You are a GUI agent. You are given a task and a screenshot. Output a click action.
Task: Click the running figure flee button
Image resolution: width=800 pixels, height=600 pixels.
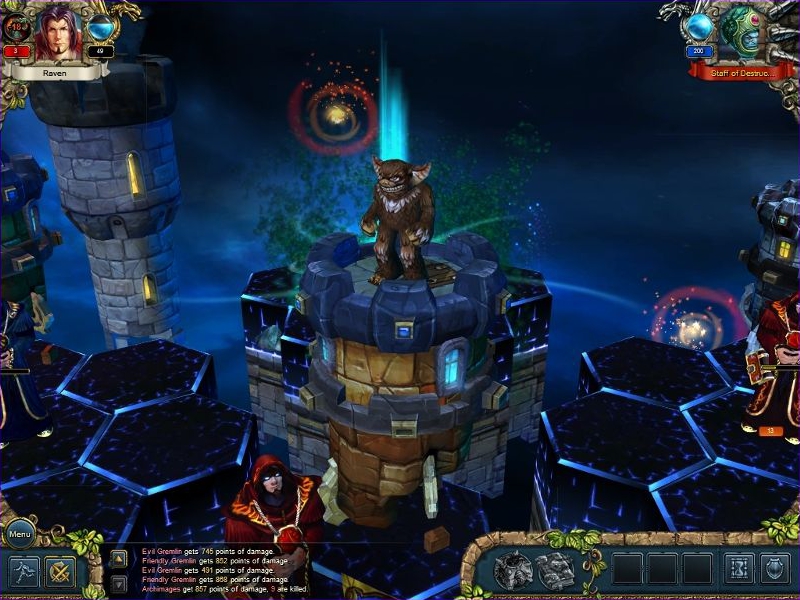pyautogui.click(x=24, y=572)
